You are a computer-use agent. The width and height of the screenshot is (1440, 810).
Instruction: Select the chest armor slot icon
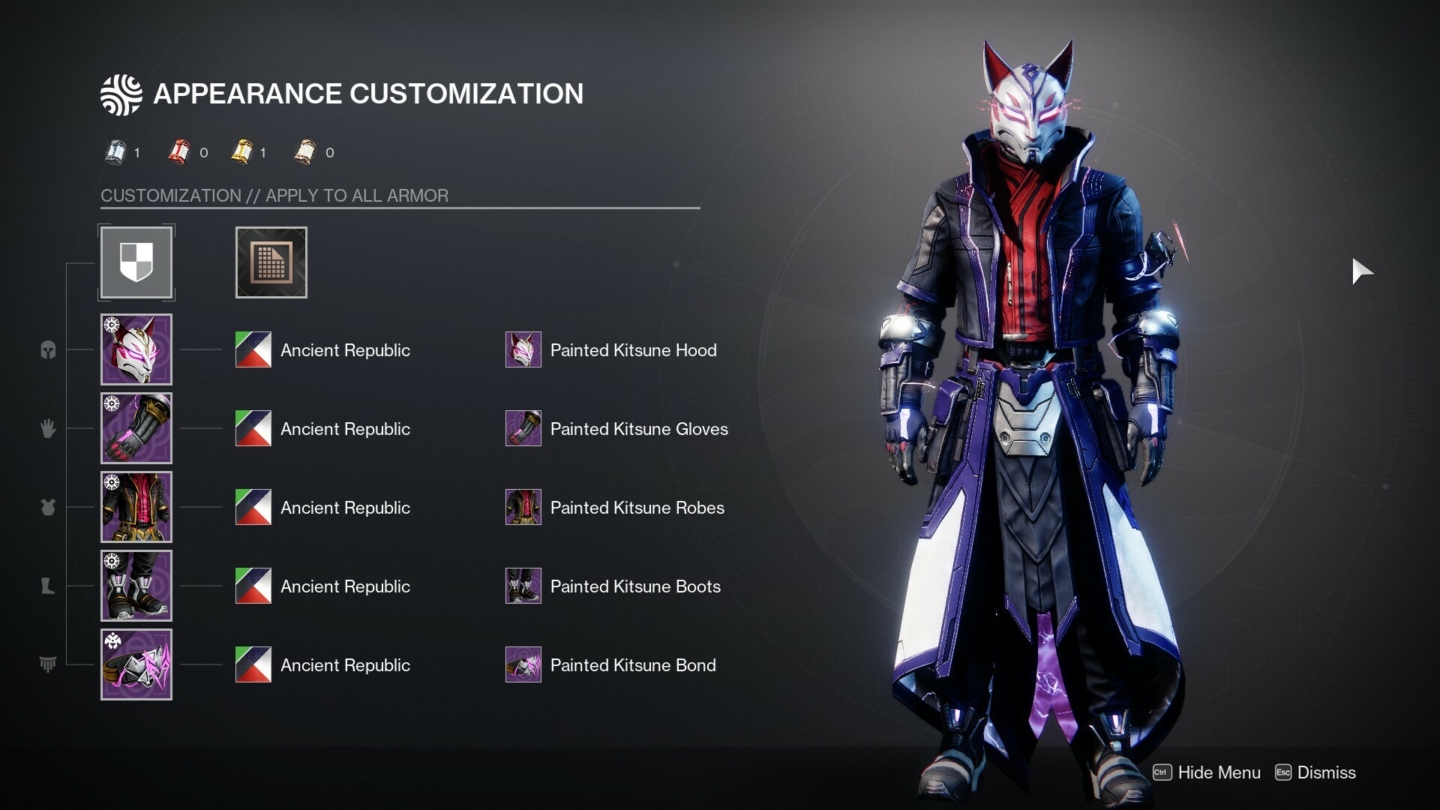(x=47, y=507)
